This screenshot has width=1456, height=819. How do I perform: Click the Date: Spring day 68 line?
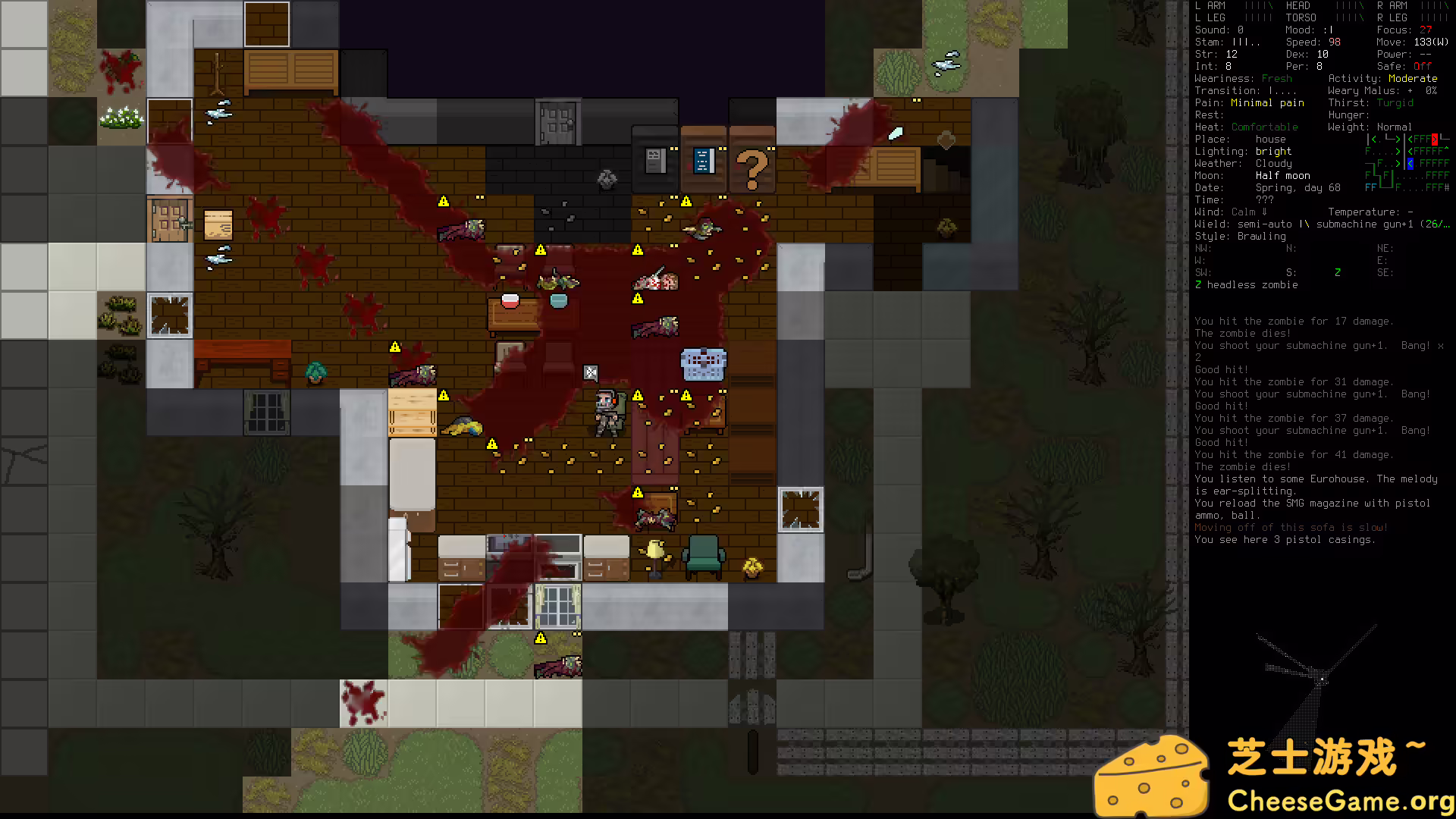[x=1289, y=187]
